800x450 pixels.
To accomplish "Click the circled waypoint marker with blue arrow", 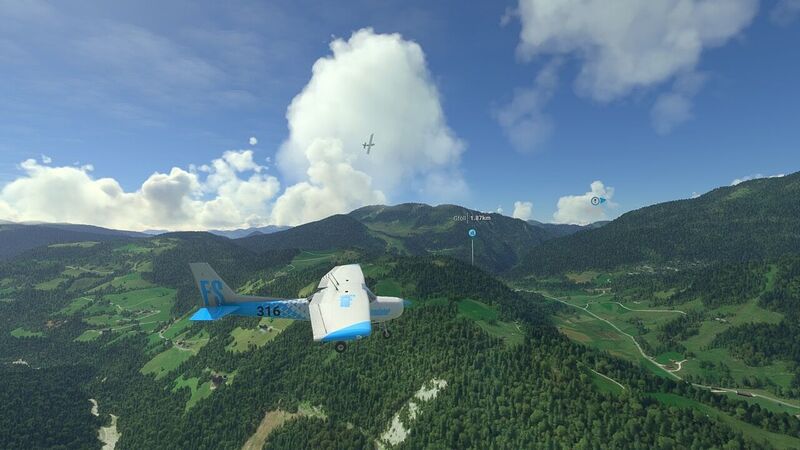I will click(597, 200).
